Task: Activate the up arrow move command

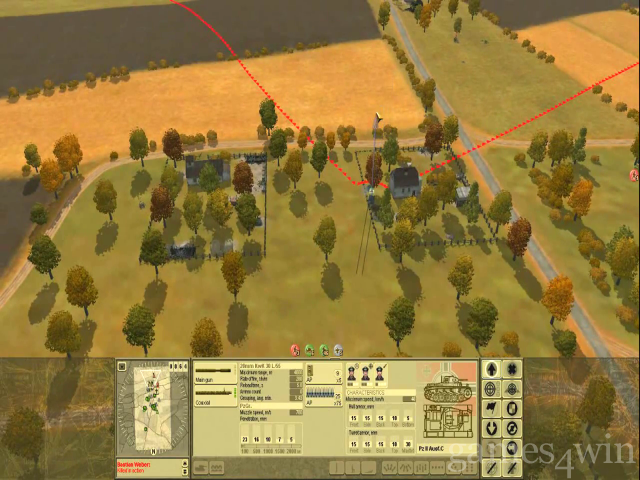Action: pos(491,368)
